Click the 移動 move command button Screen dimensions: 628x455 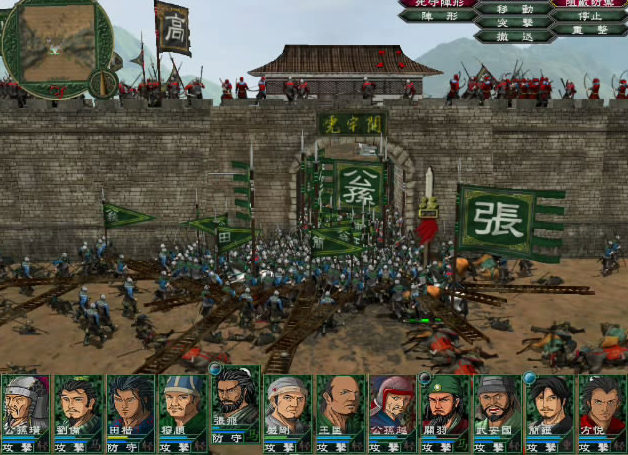click(514, 8)
